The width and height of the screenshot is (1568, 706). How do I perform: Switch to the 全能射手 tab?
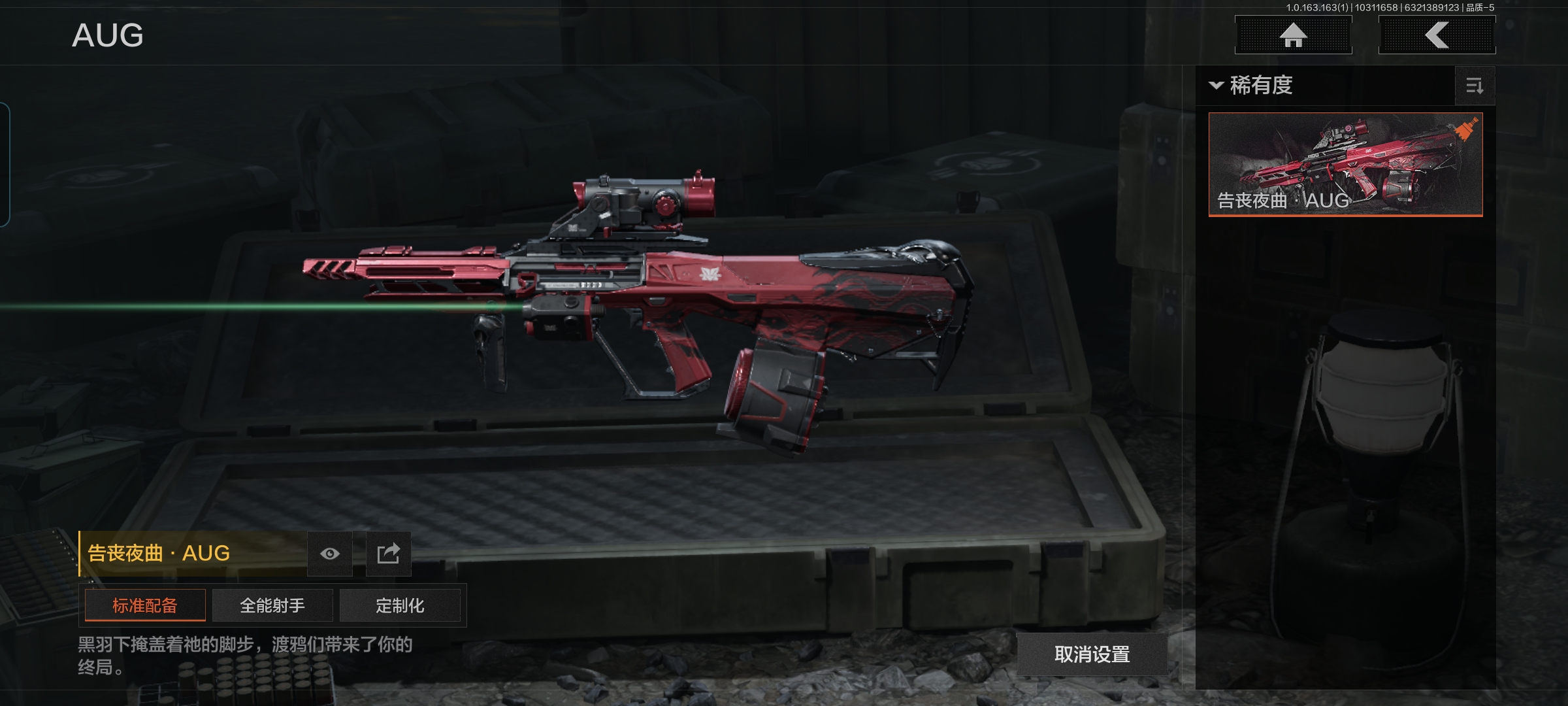[x=272, y=605]
